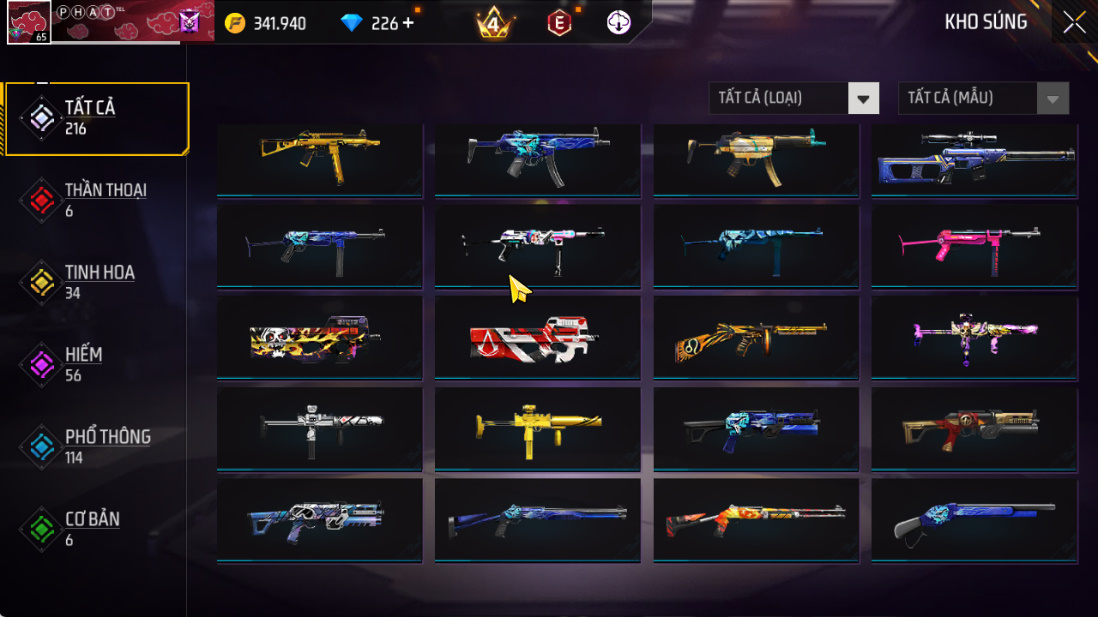Pick the pink MP40 skin
Viewport: 1098px width, 617px height.
pyautogui.click(x=974, y=245)
